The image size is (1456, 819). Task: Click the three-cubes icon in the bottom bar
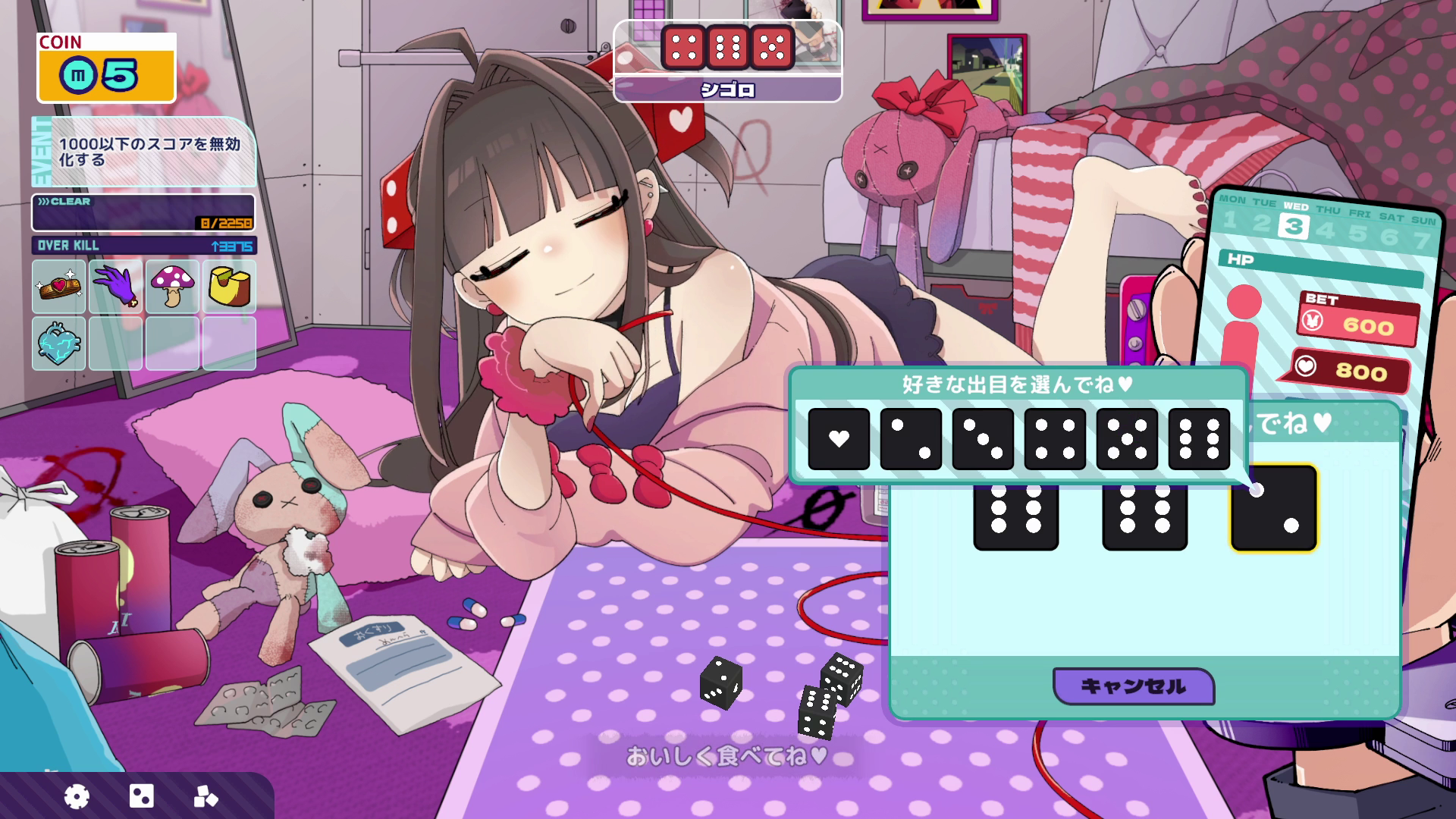(x=206, y=796)
